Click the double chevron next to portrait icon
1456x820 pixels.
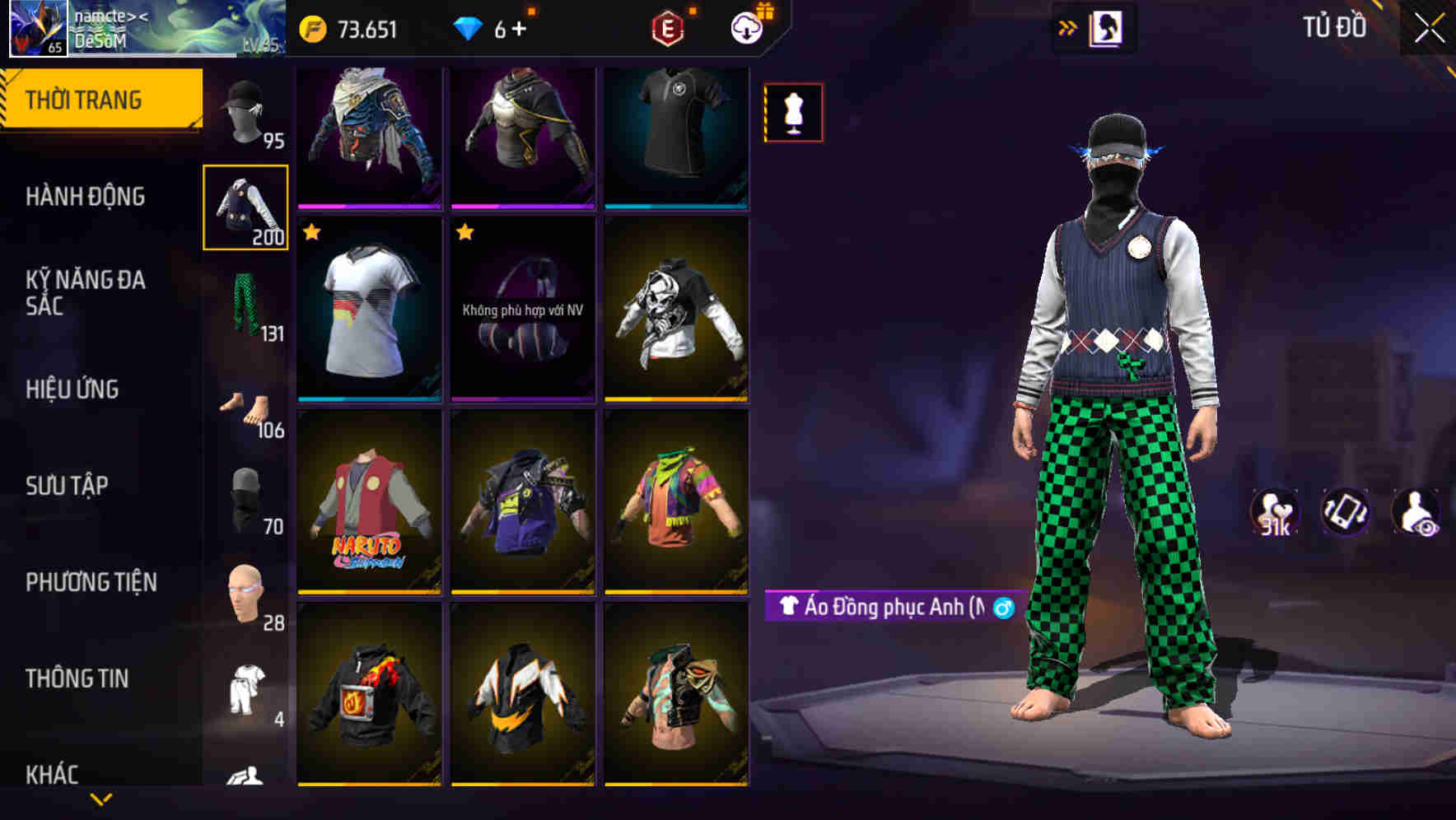(x=1068, y=26)
